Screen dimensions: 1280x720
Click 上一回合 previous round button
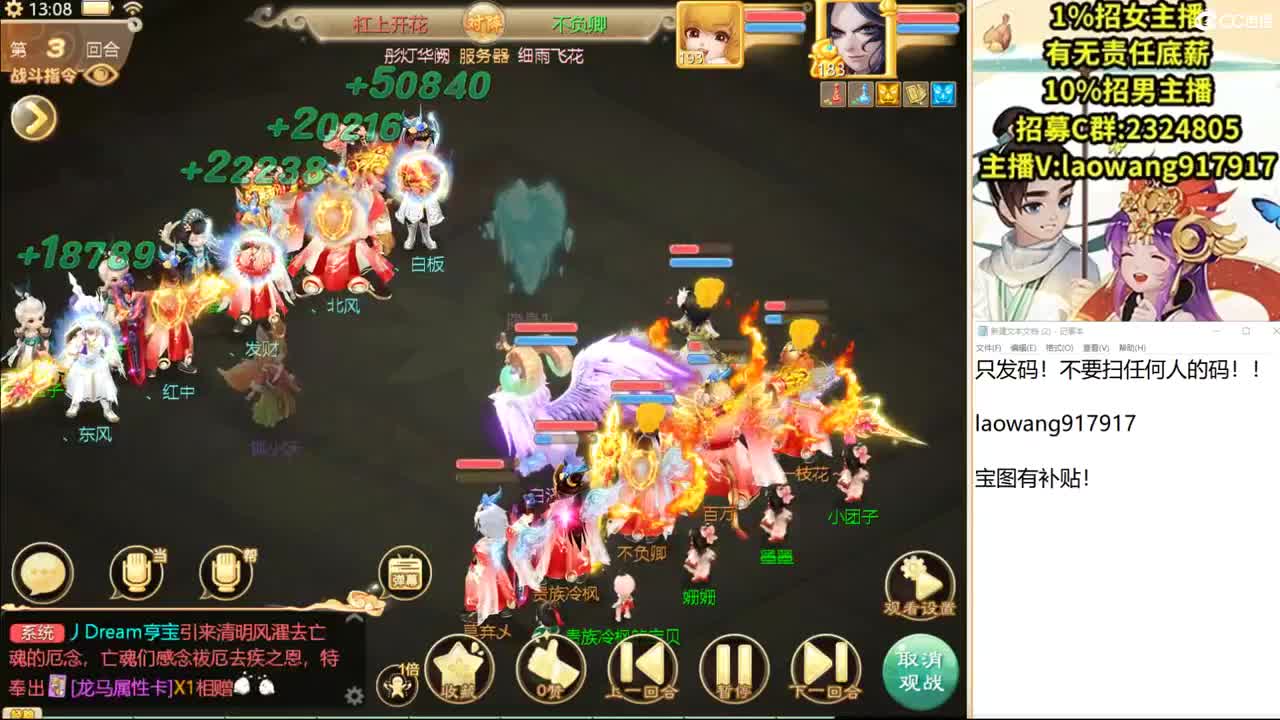(642, 670)
